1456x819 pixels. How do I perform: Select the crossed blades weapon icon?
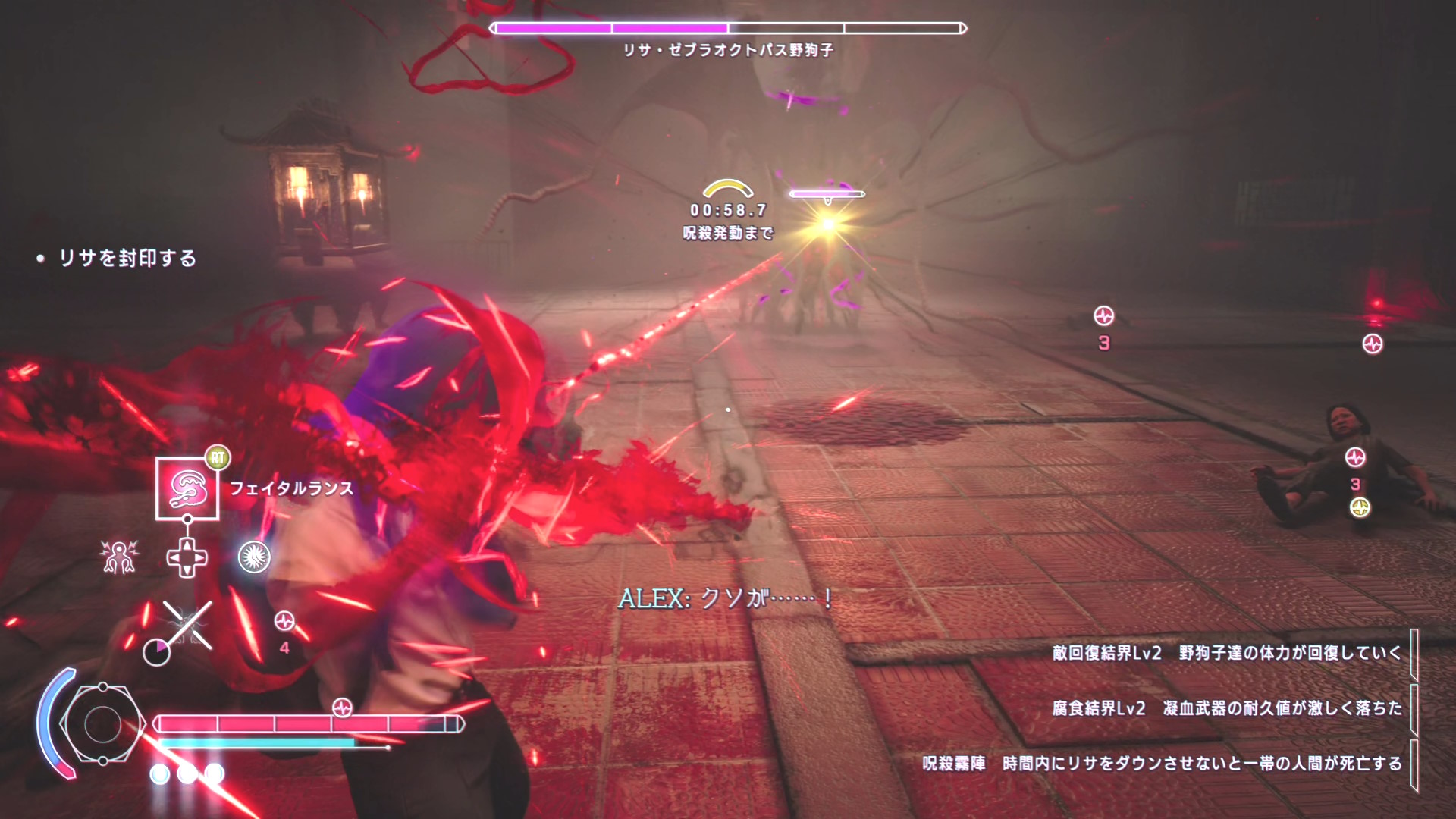point(187,625)
